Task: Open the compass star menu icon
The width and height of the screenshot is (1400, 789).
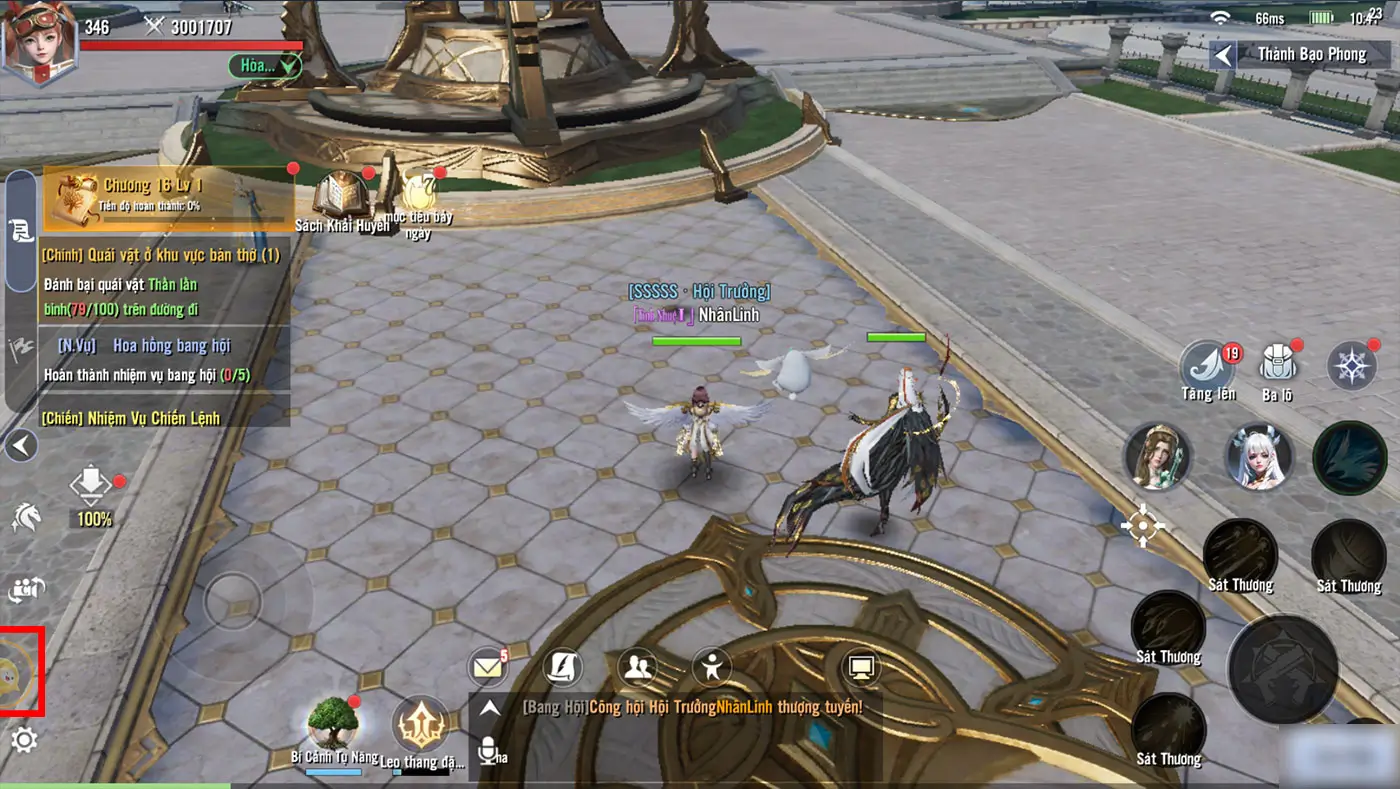Action: click(x=1351, y=366)
